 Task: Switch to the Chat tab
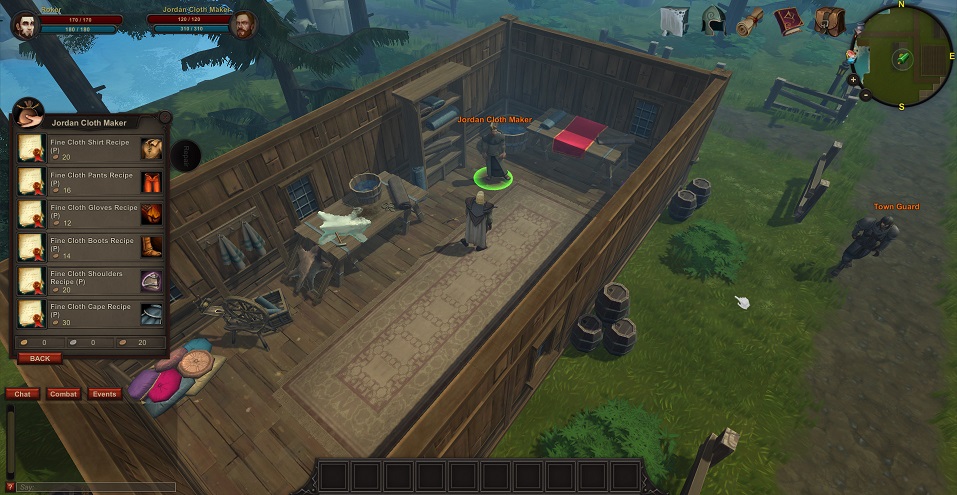22,394
